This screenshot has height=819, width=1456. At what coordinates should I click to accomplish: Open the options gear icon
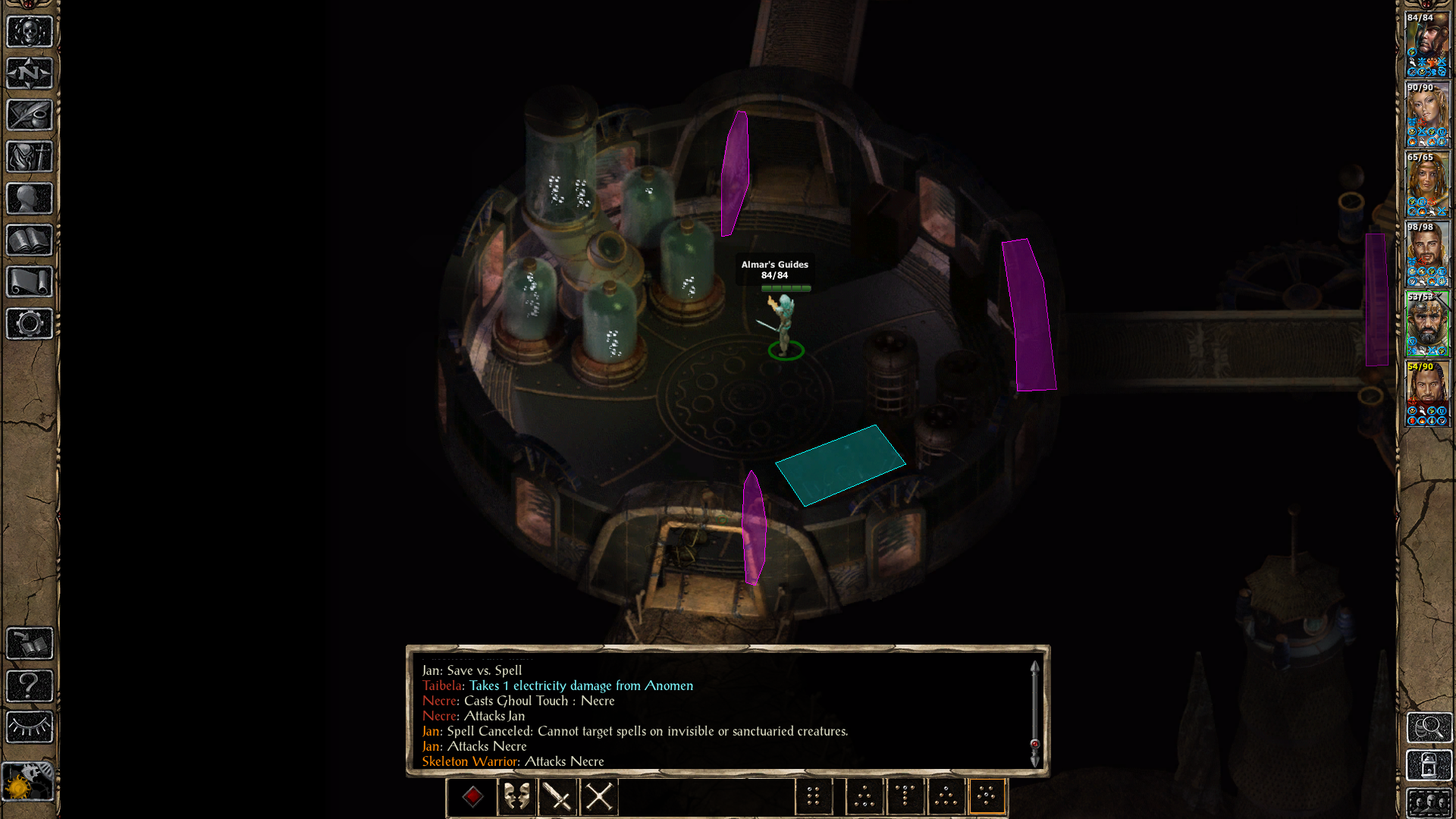[x=28, y=322]
